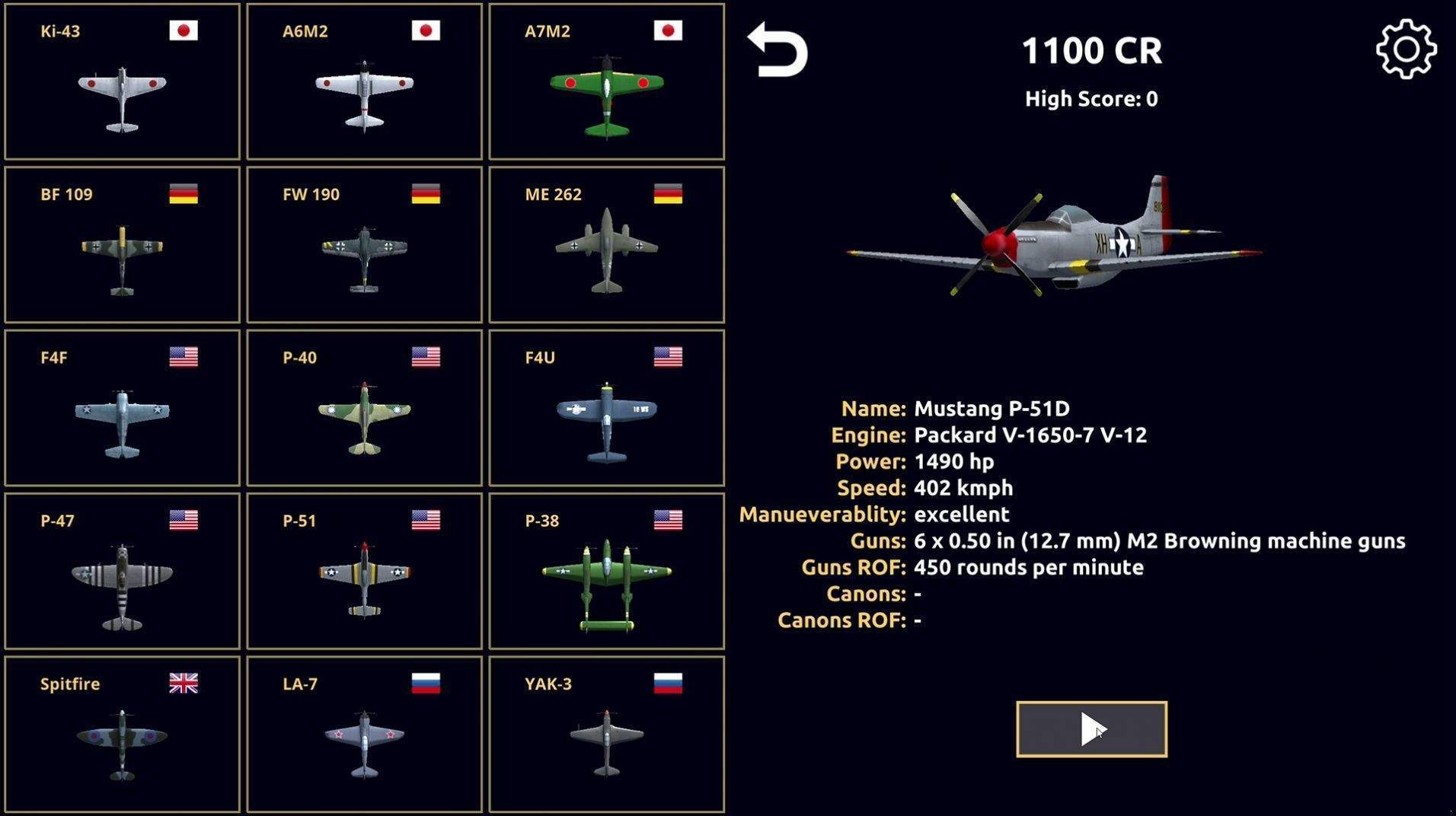Click the back arrow to return
This screenshot has height=816, width=1456.
coord(776,49)
